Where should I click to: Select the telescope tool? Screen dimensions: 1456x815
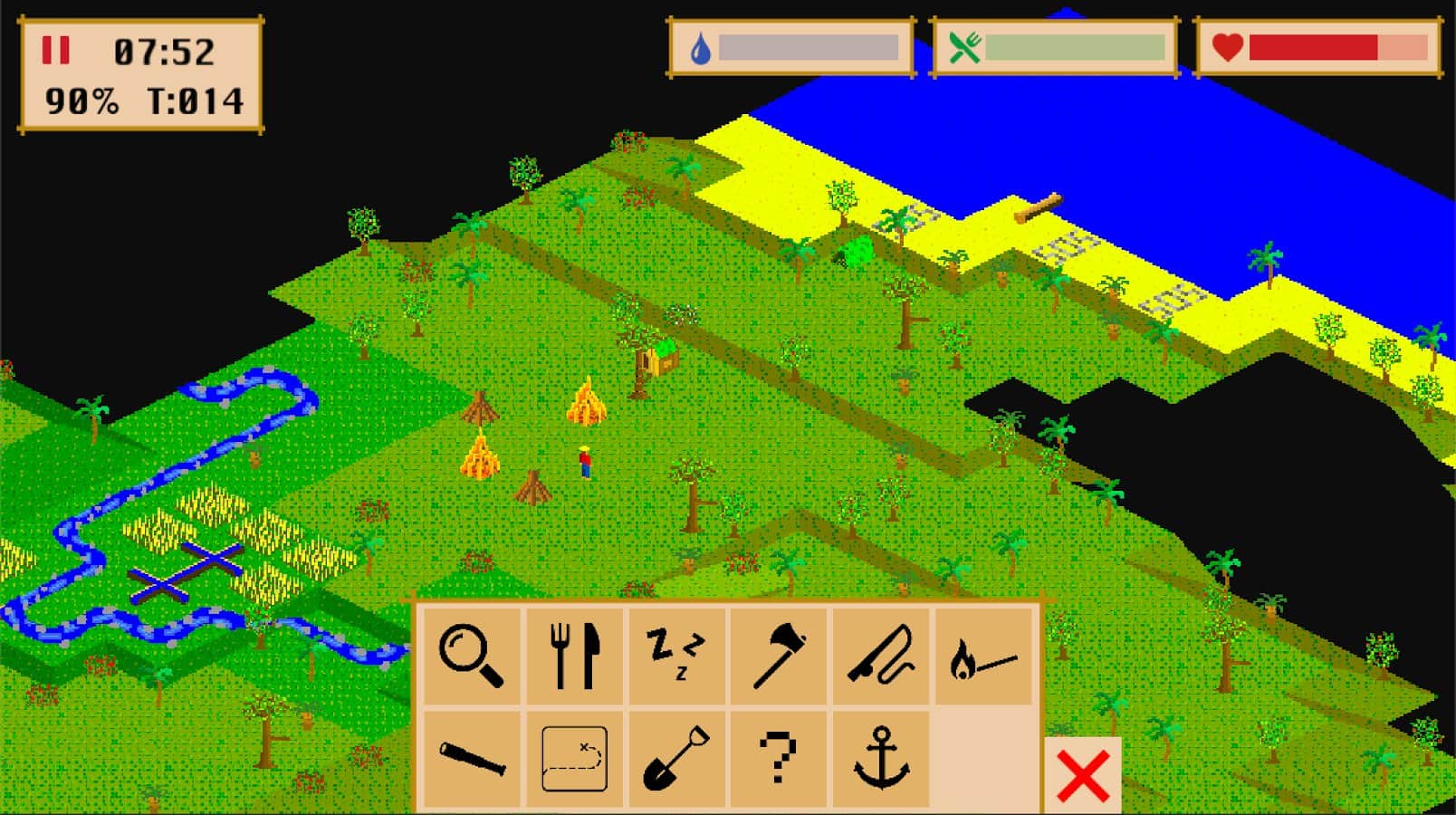click(x=471, y=759)
